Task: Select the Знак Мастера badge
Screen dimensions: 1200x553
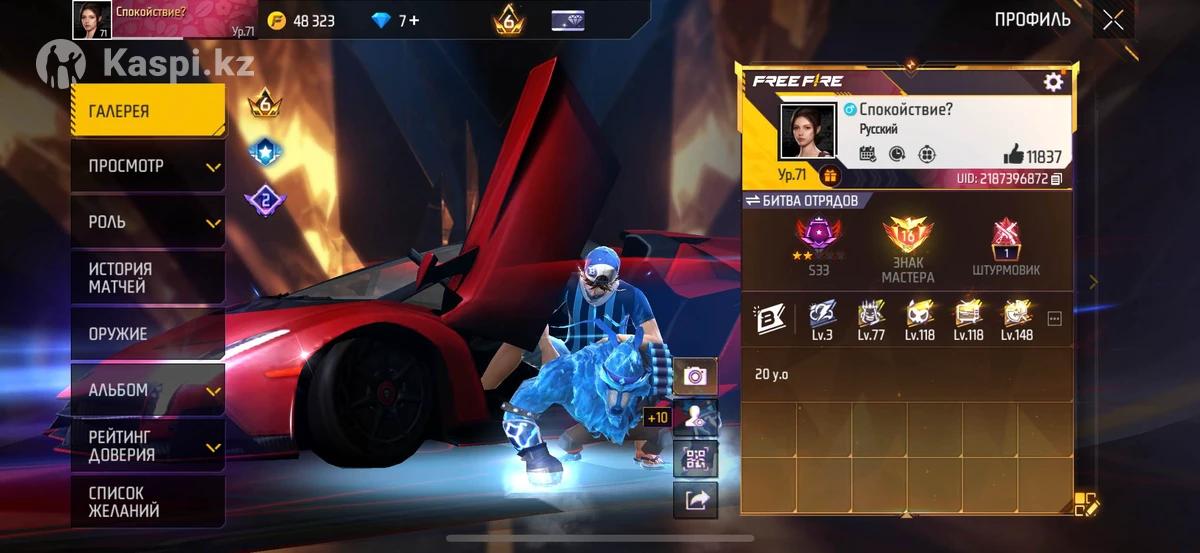Action: (907, 246)
